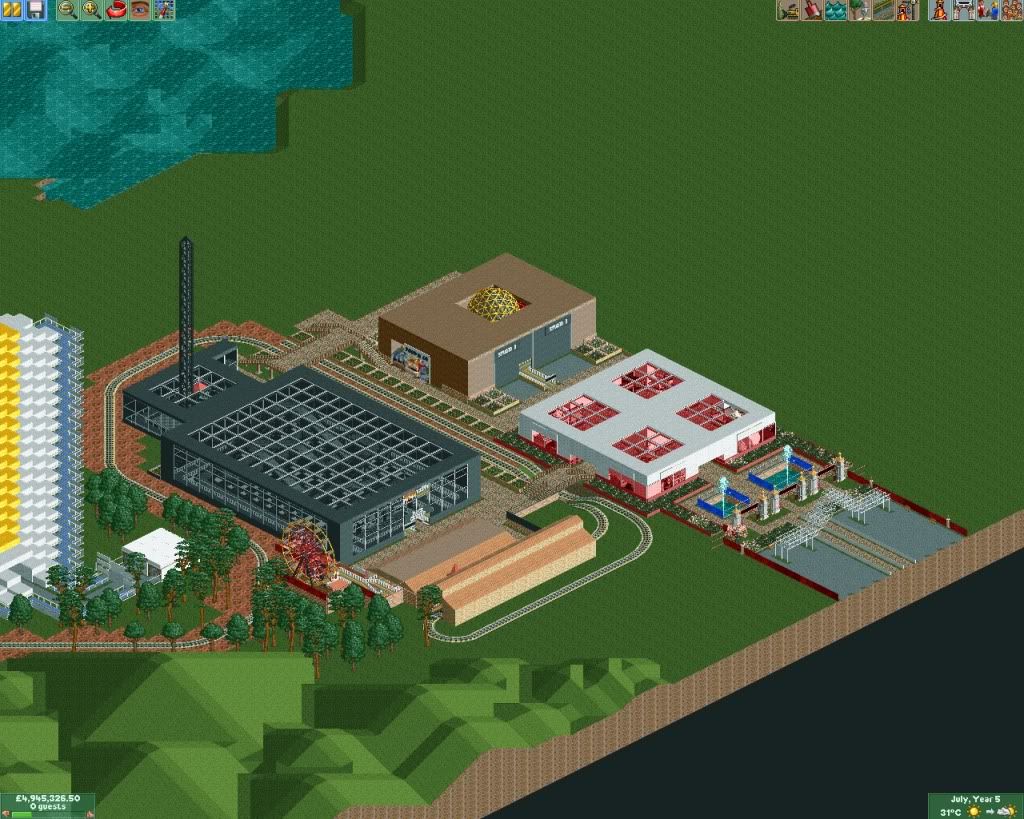Show the guests list window
The image size is (1024, 819).
[x=1011, y=10]
